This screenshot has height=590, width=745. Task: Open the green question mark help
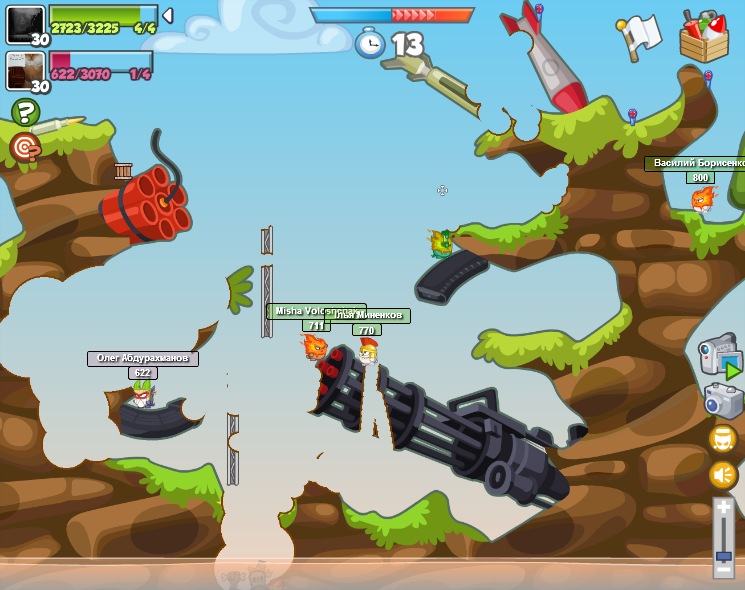tap(25, 112)
